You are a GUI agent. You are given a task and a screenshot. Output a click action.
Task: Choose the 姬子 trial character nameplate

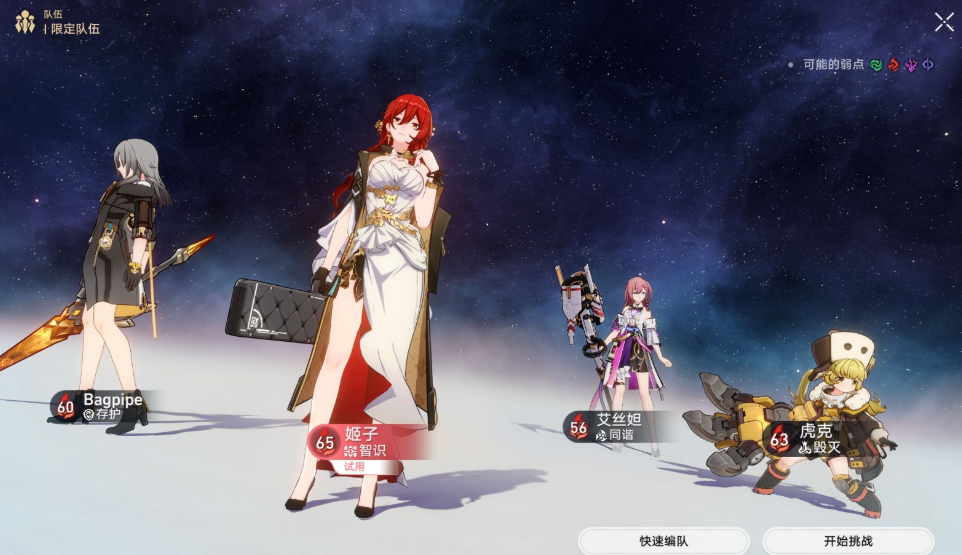click(x=365, y=443)
